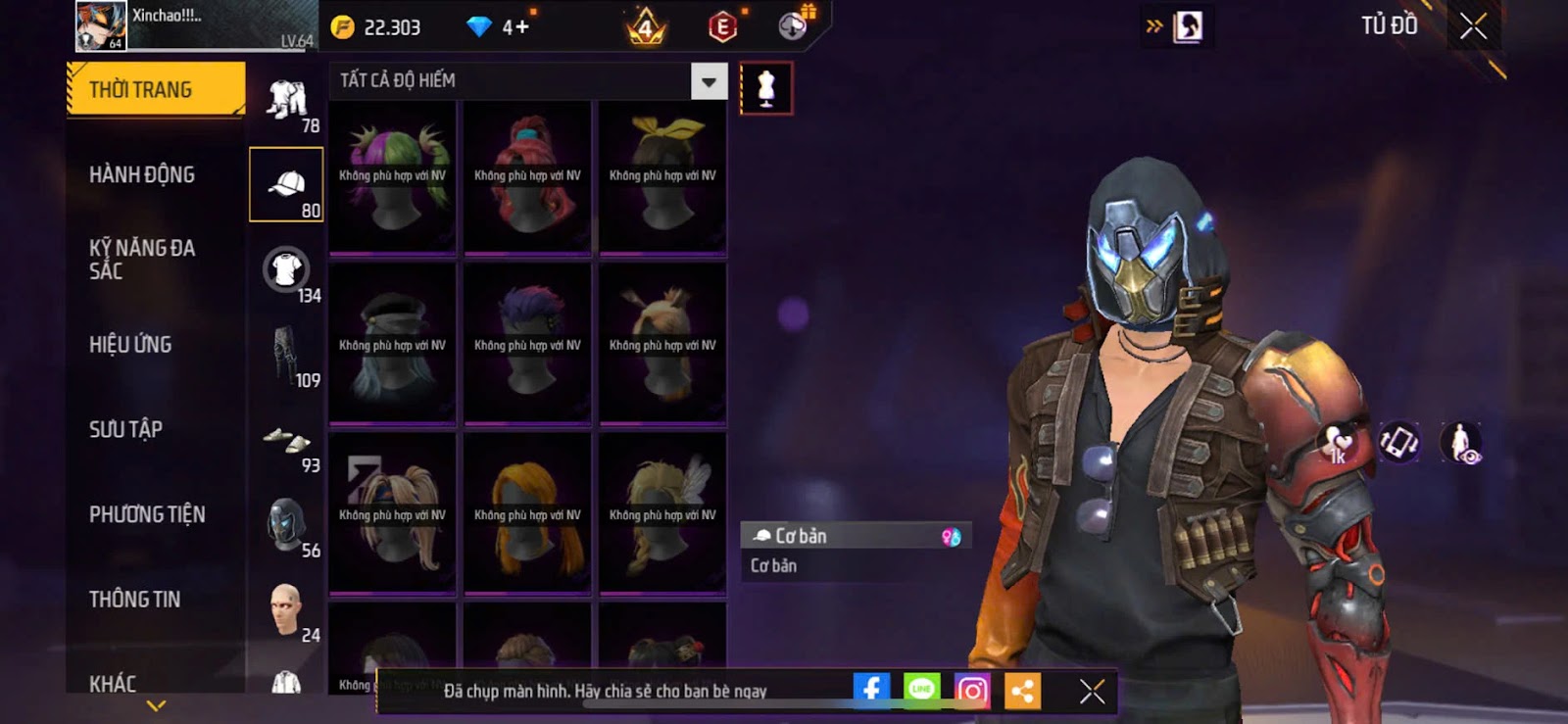The height and width of the screenshot is (724, 1568).
Task: Open the HÀNH ĐỘNG category
Action: pos(142,175)
